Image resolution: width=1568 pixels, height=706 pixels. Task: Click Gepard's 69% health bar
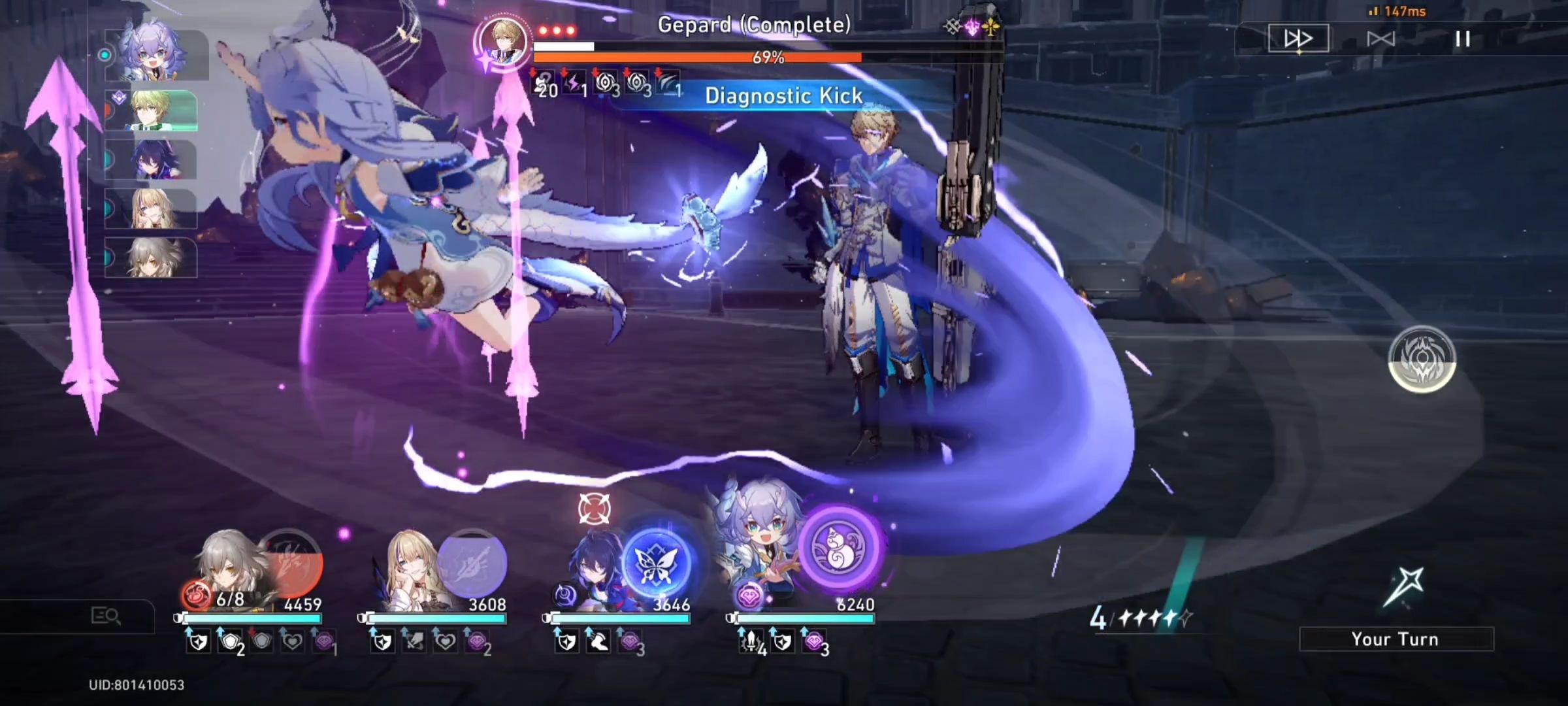click(x=768, y=58)
